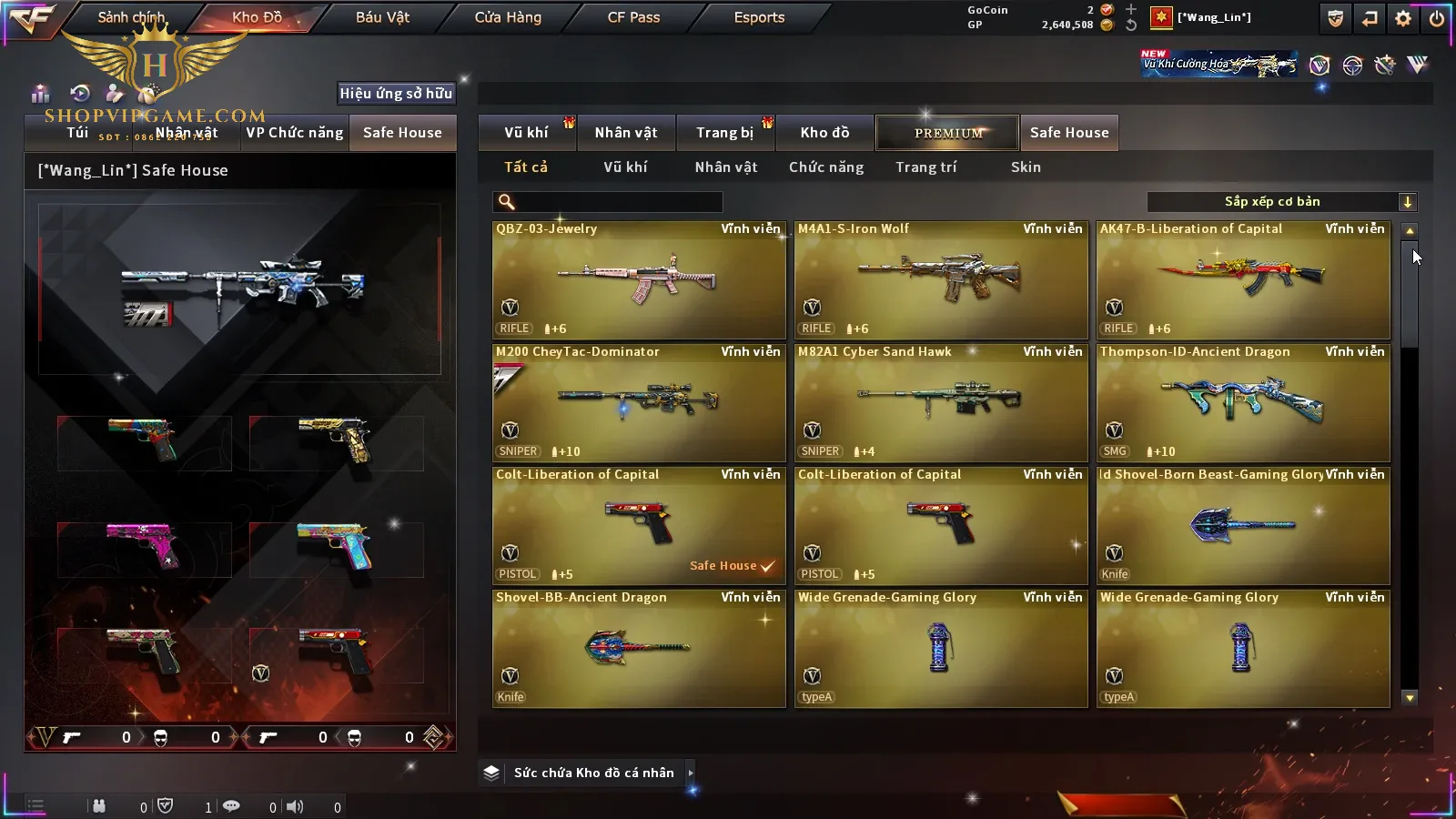The image size is (1456, 819).
Task: Open the Cửa Hàng shop
Action: (x=508, y=17)
